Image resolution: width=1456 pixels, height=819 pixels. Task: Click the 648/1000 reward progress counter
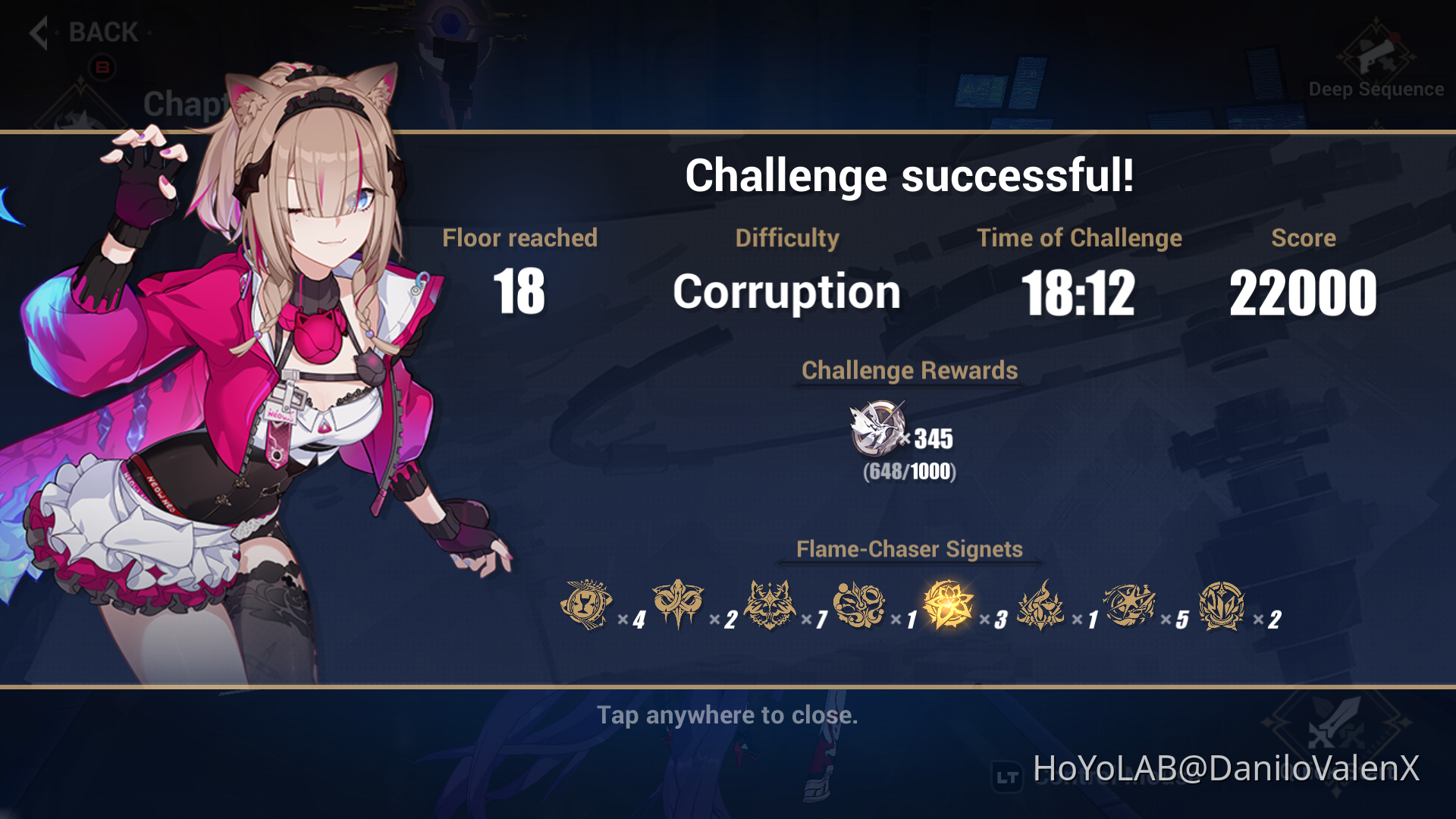[x=909, y=472]
